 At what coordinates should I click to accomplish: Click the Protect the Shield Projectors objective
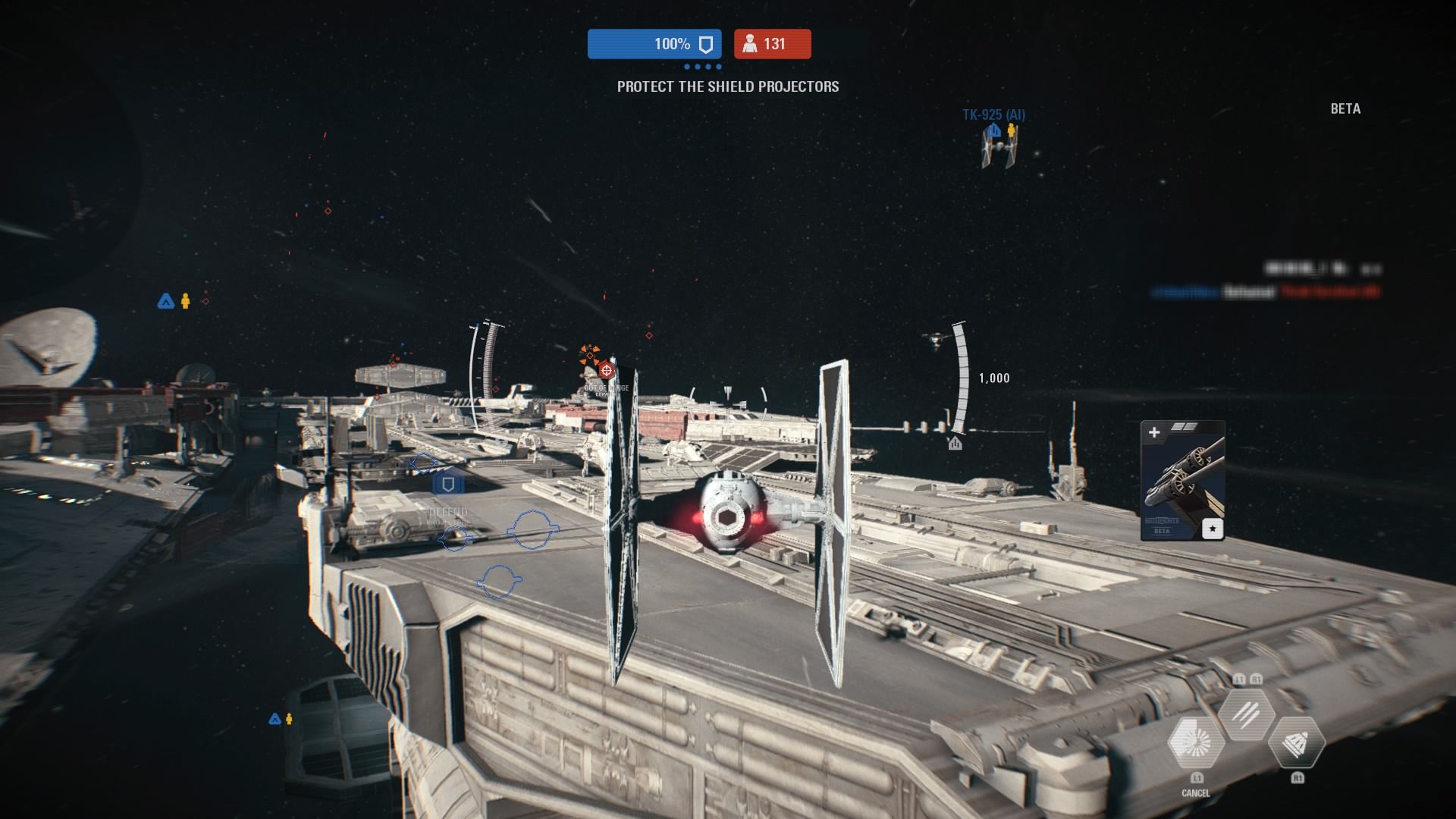728,86
